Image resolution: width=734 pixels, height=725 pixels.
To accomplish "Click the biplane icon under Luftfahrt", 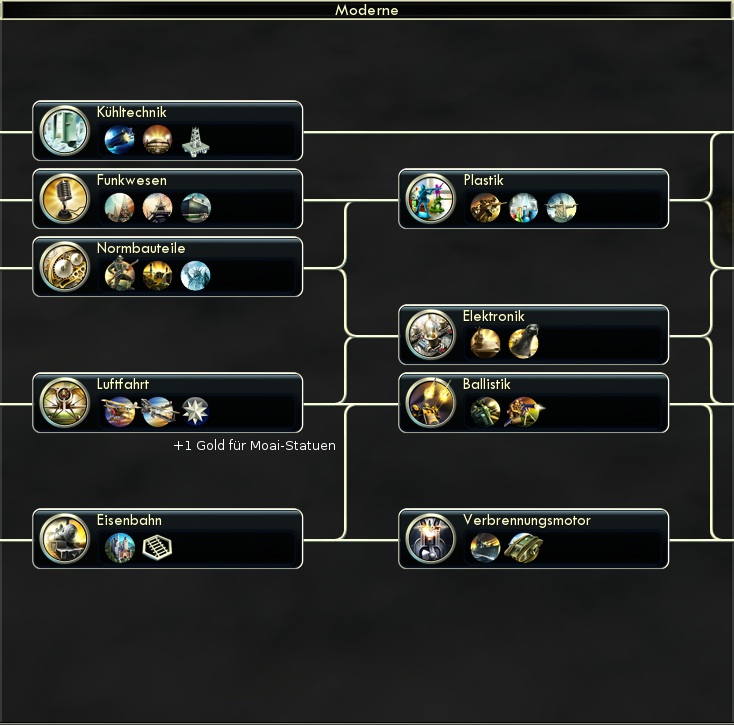I will 120,411.
